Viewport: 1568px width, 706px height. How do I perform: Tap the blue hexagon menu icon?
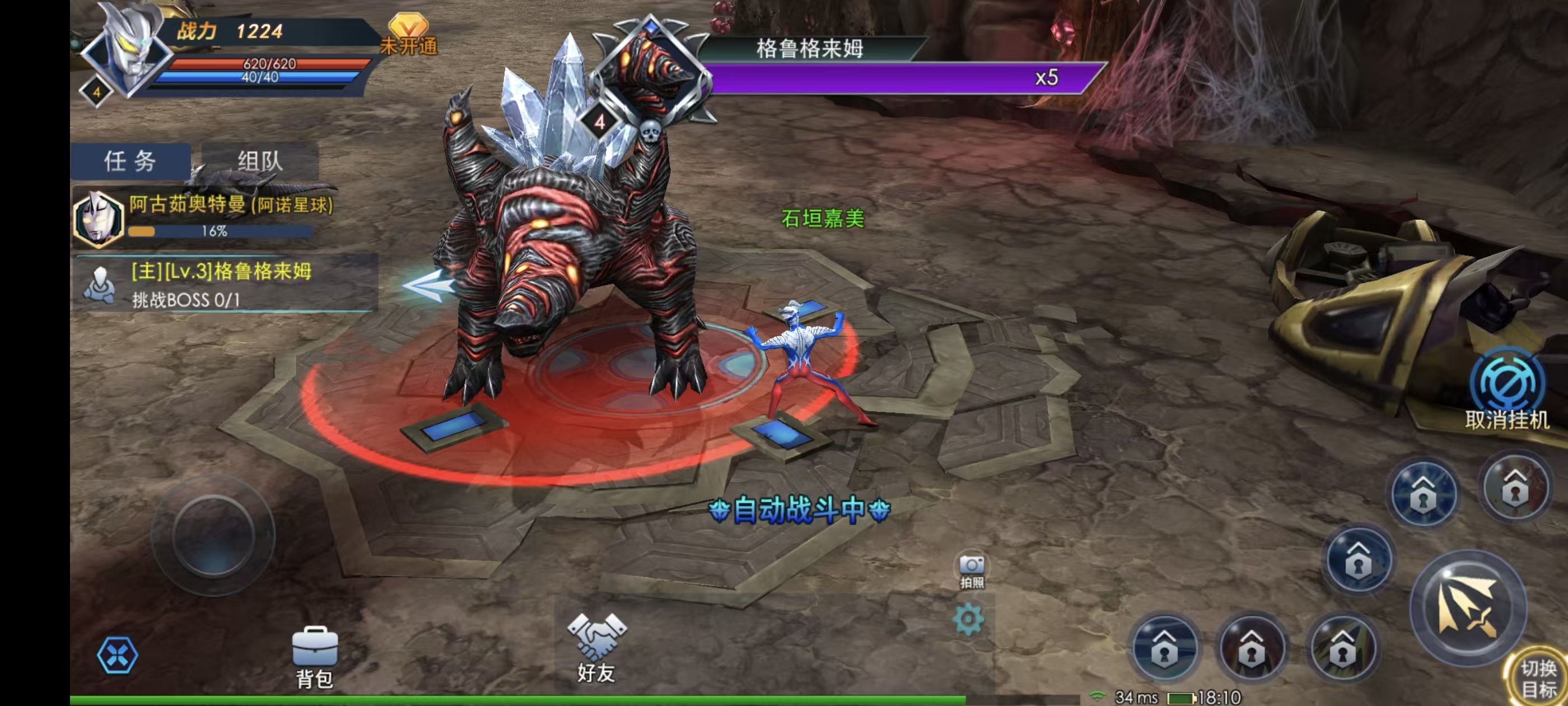118,656
